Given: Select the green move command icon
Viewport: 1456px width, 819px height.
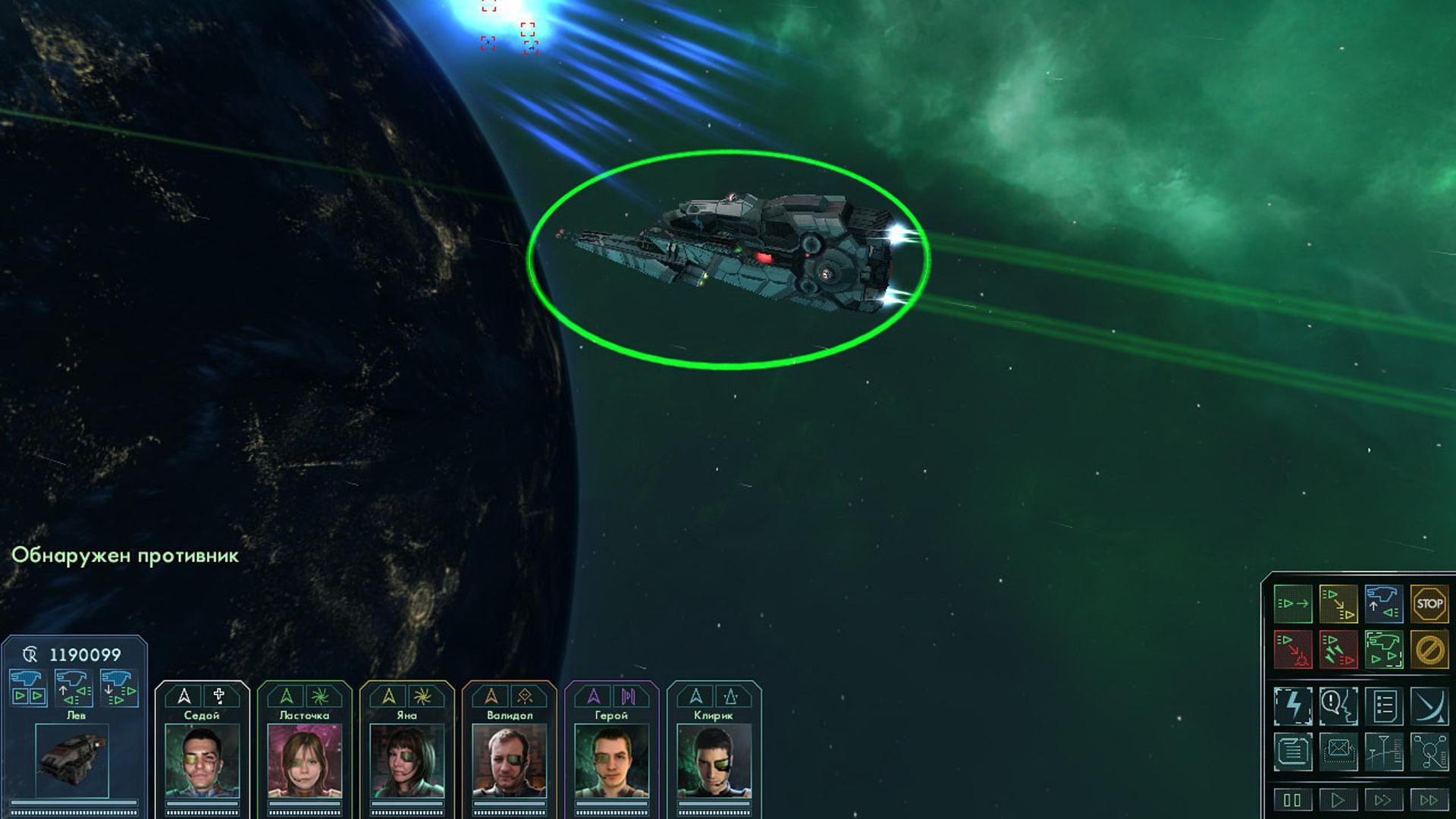Looking at the screenshot, I should [x=1294, y=604].
